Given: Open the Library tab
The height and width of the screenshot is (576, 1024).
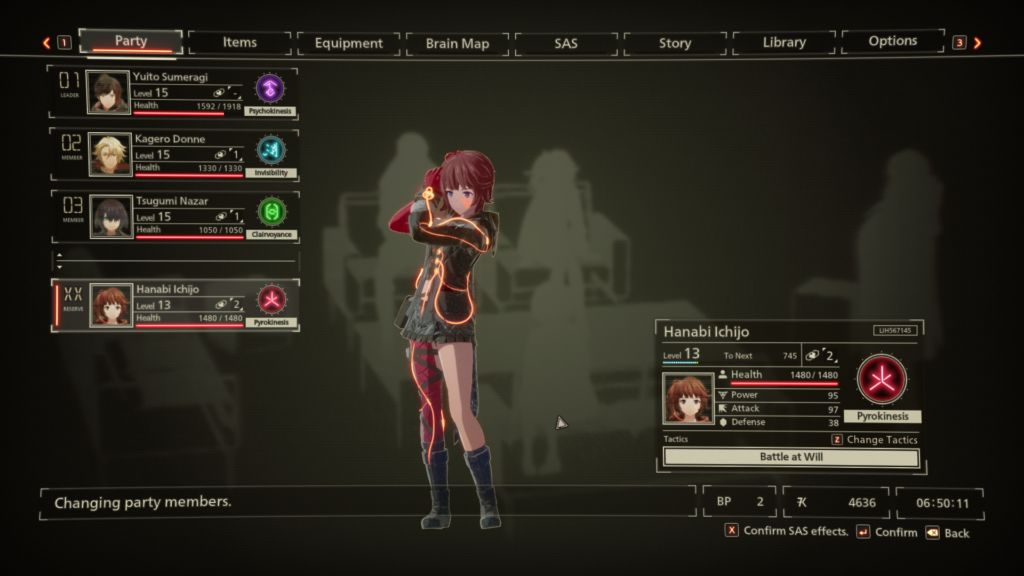Looking at the screenshot, I should pyautogui.click(x=784, y=43).
